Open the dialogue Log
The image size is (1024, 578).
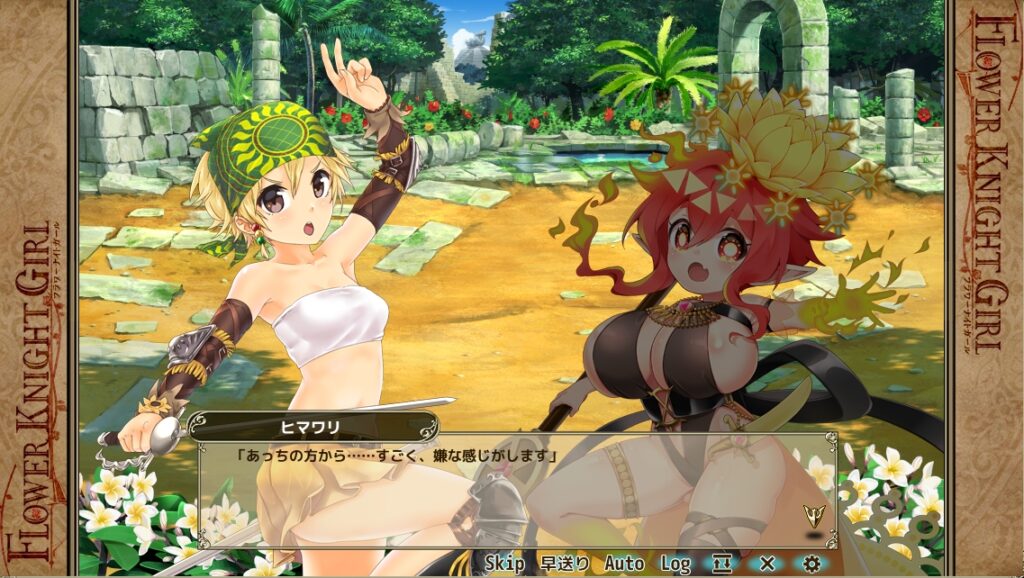point(675,564)
